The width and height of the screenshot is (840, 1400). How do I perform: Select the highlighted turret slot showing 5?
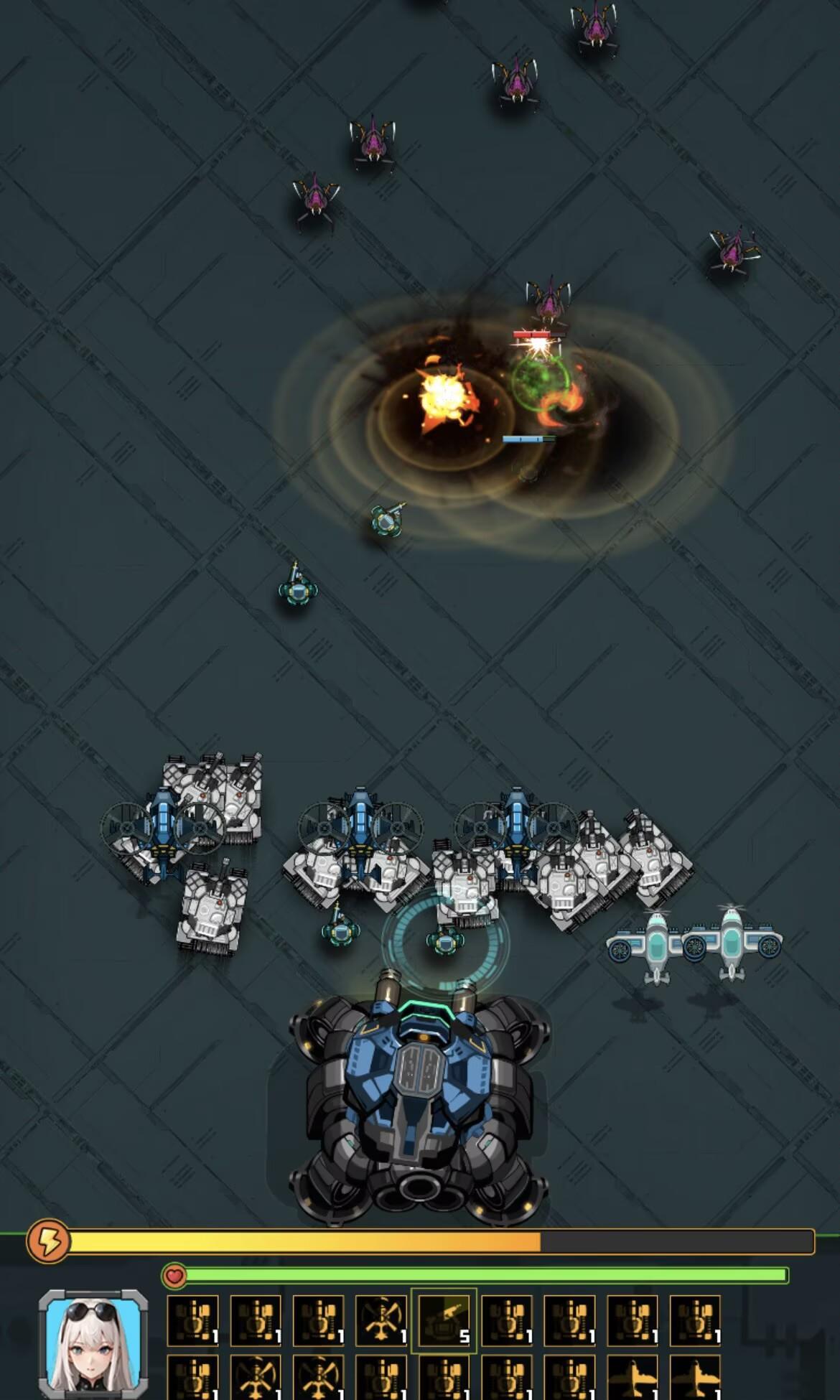[x=444, y=1320]
